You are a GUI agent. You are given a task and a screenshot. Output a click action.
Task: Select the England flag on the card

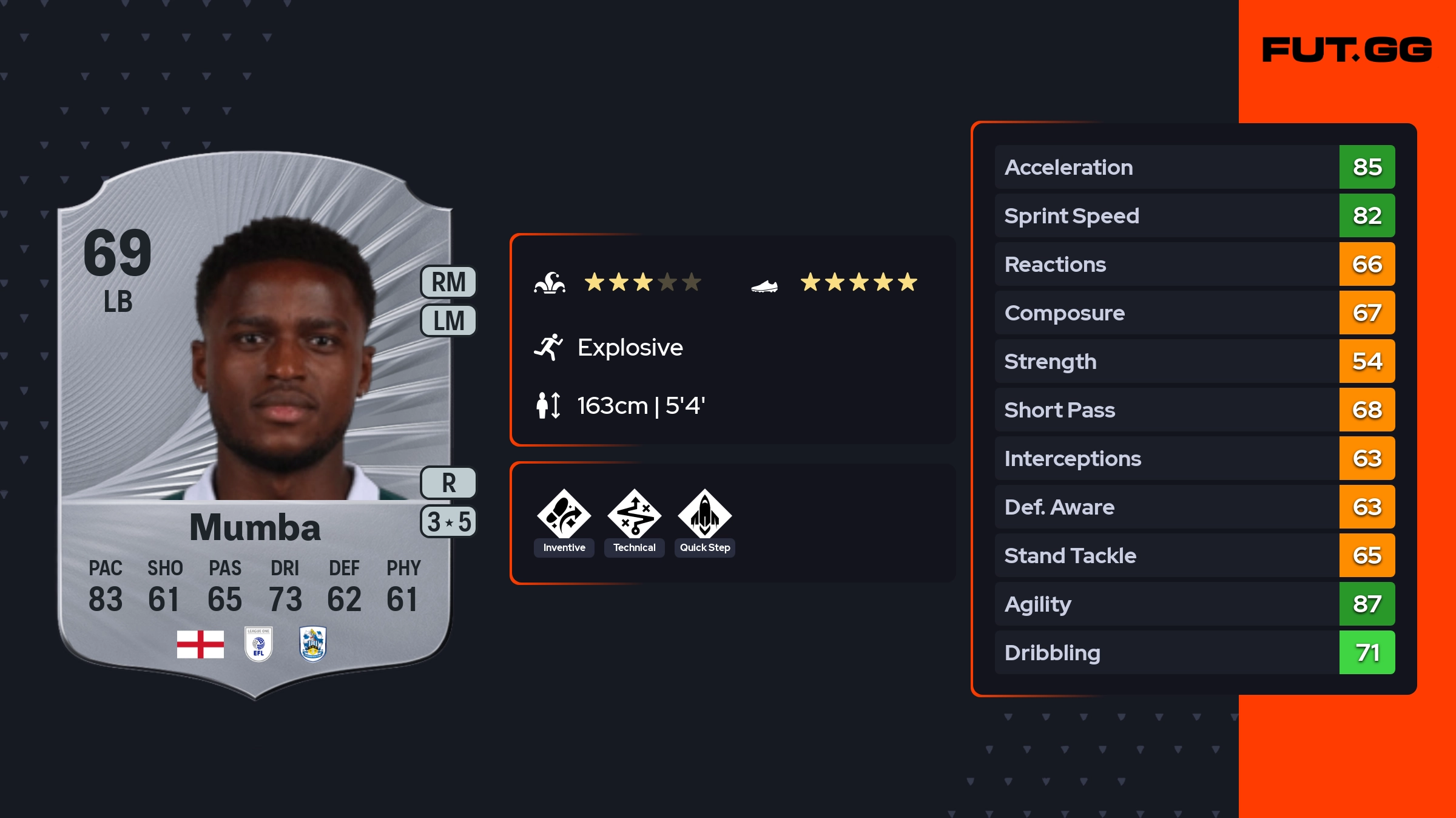pos(200,644)
